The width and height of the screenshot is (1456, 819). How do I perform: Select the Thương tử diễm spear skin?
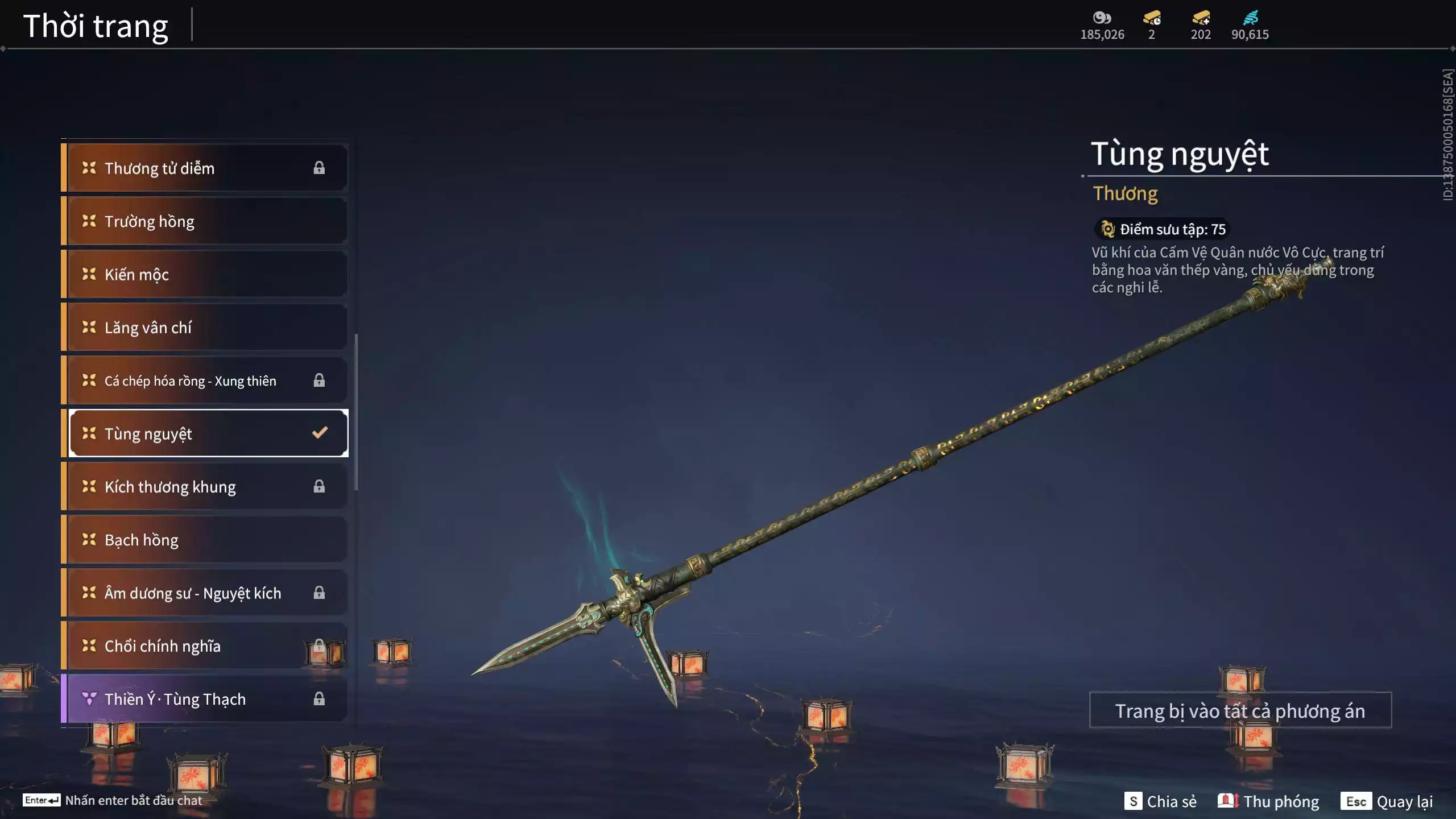(205, 168)
